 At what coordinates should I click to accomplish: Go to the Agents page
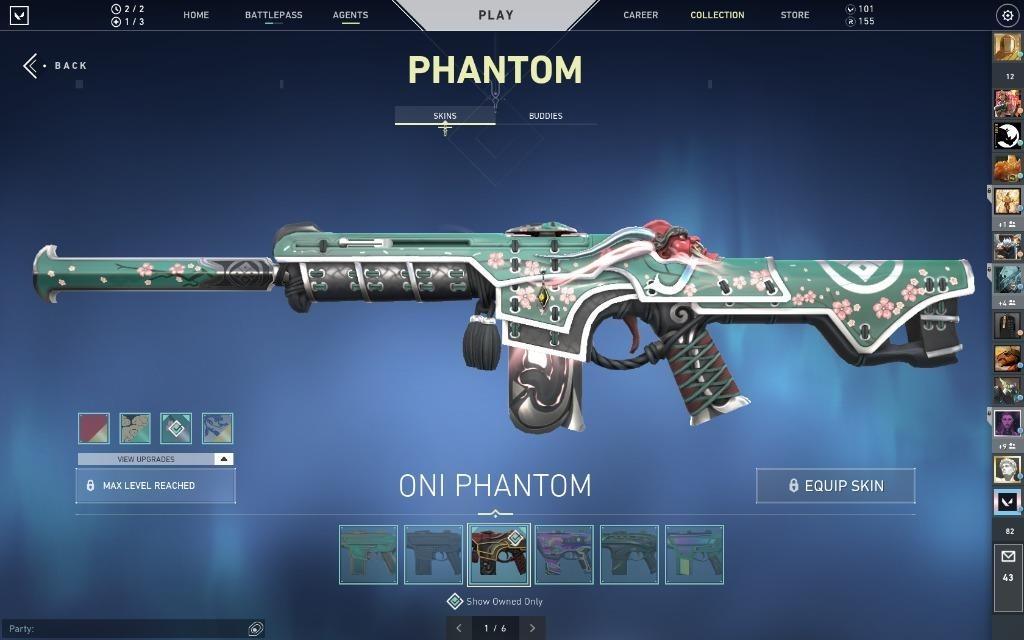point(350,15)
